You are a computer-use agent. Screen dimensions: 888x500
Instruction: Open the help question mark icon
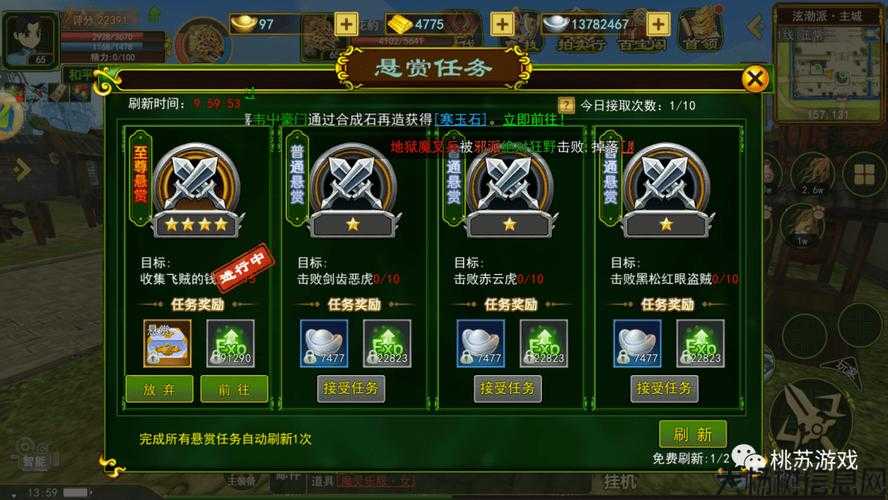point(566,105)
